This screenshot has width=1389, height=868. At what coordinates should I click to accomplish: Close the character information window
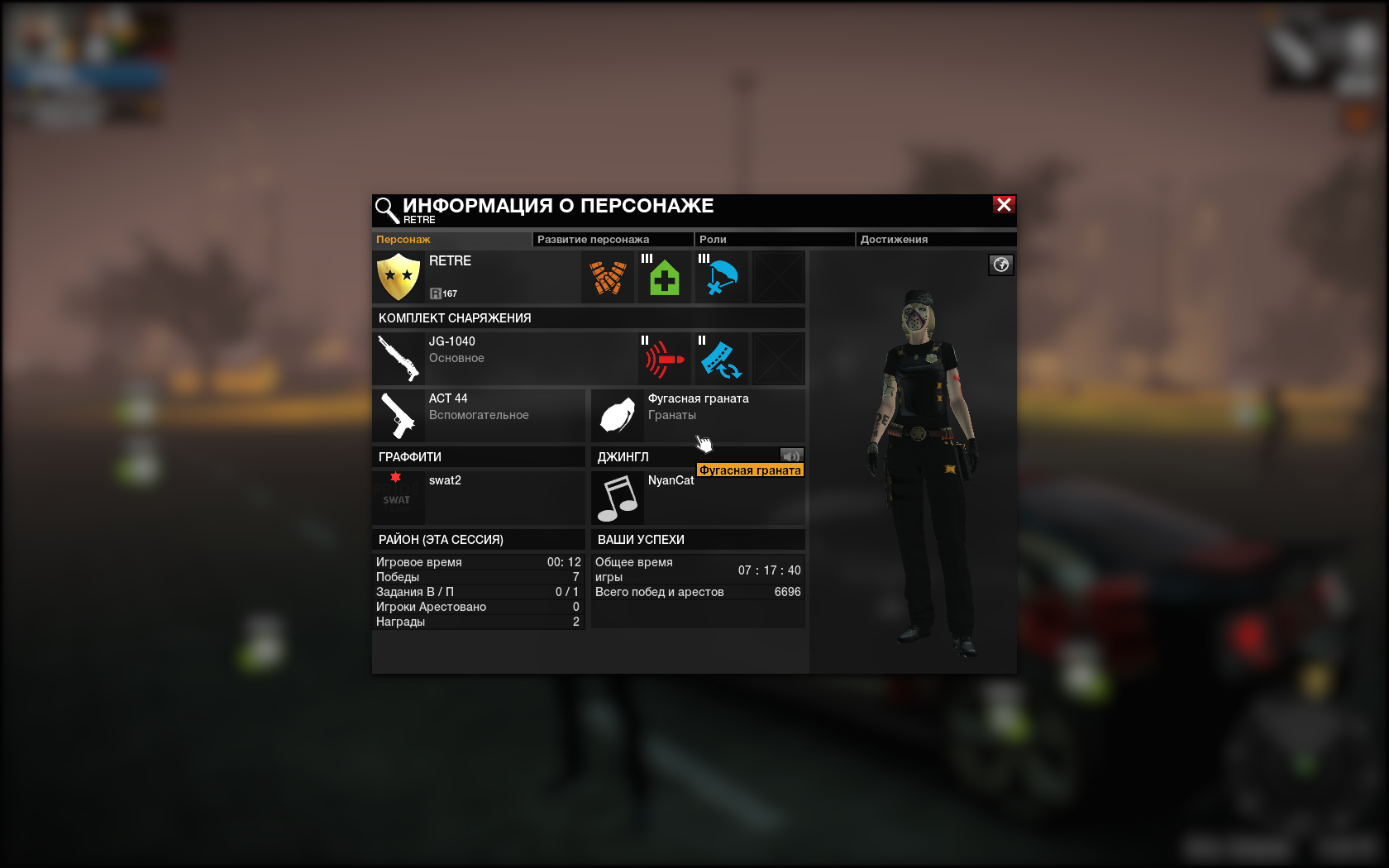tap(1004, 205)
